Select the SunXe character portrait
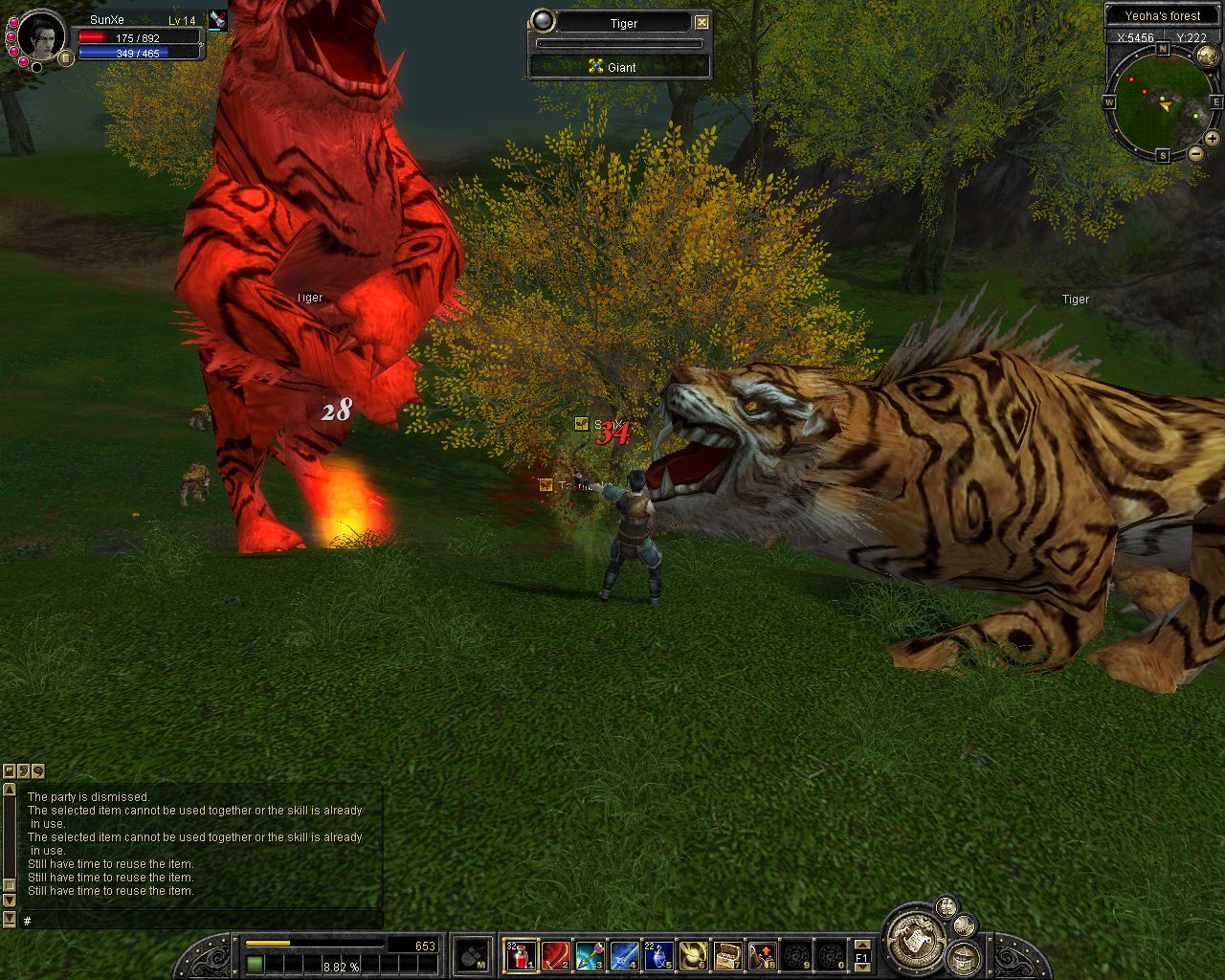 [42, 36]
